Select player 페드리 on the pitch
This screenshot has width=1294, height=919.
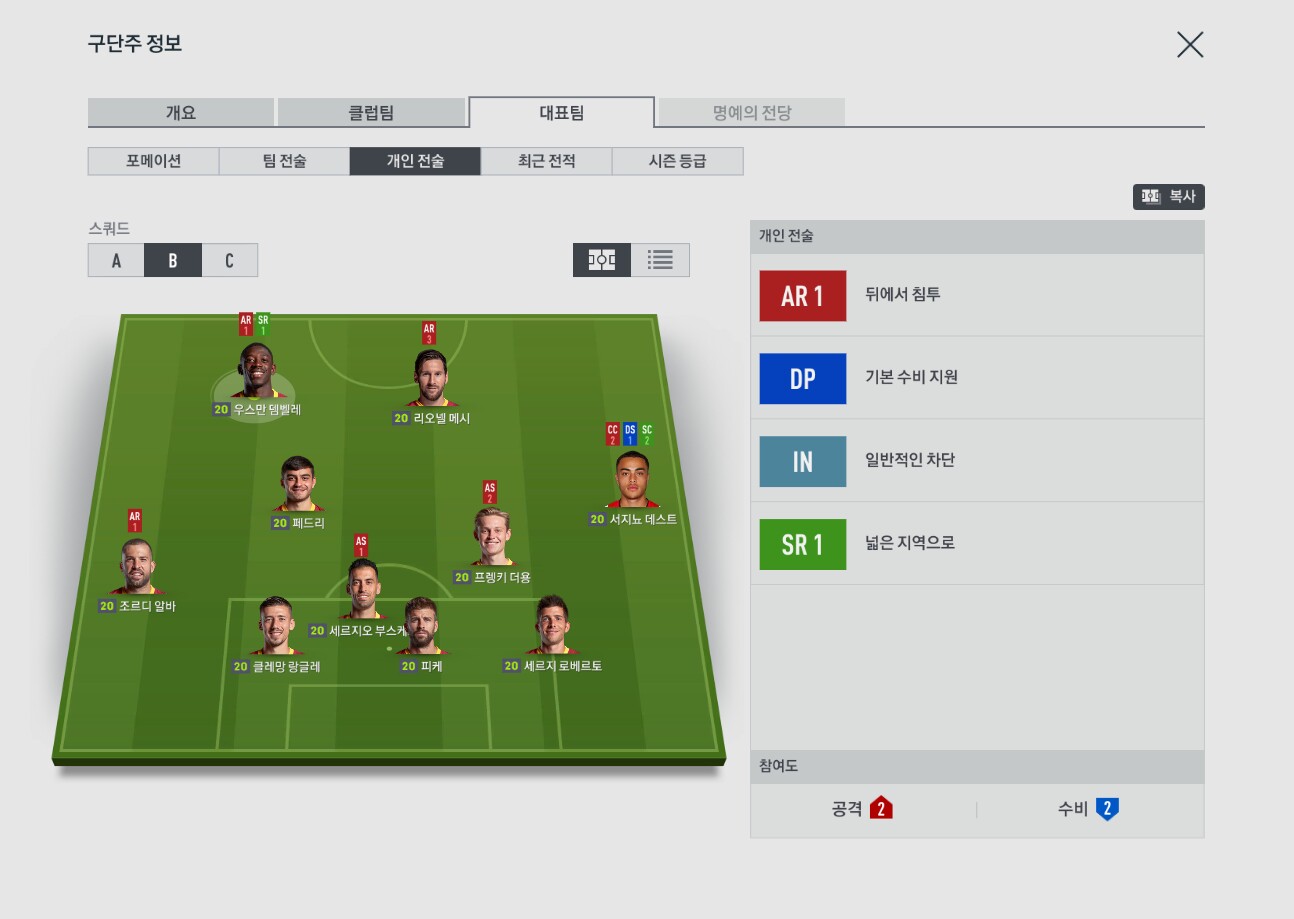click(298, 487)
